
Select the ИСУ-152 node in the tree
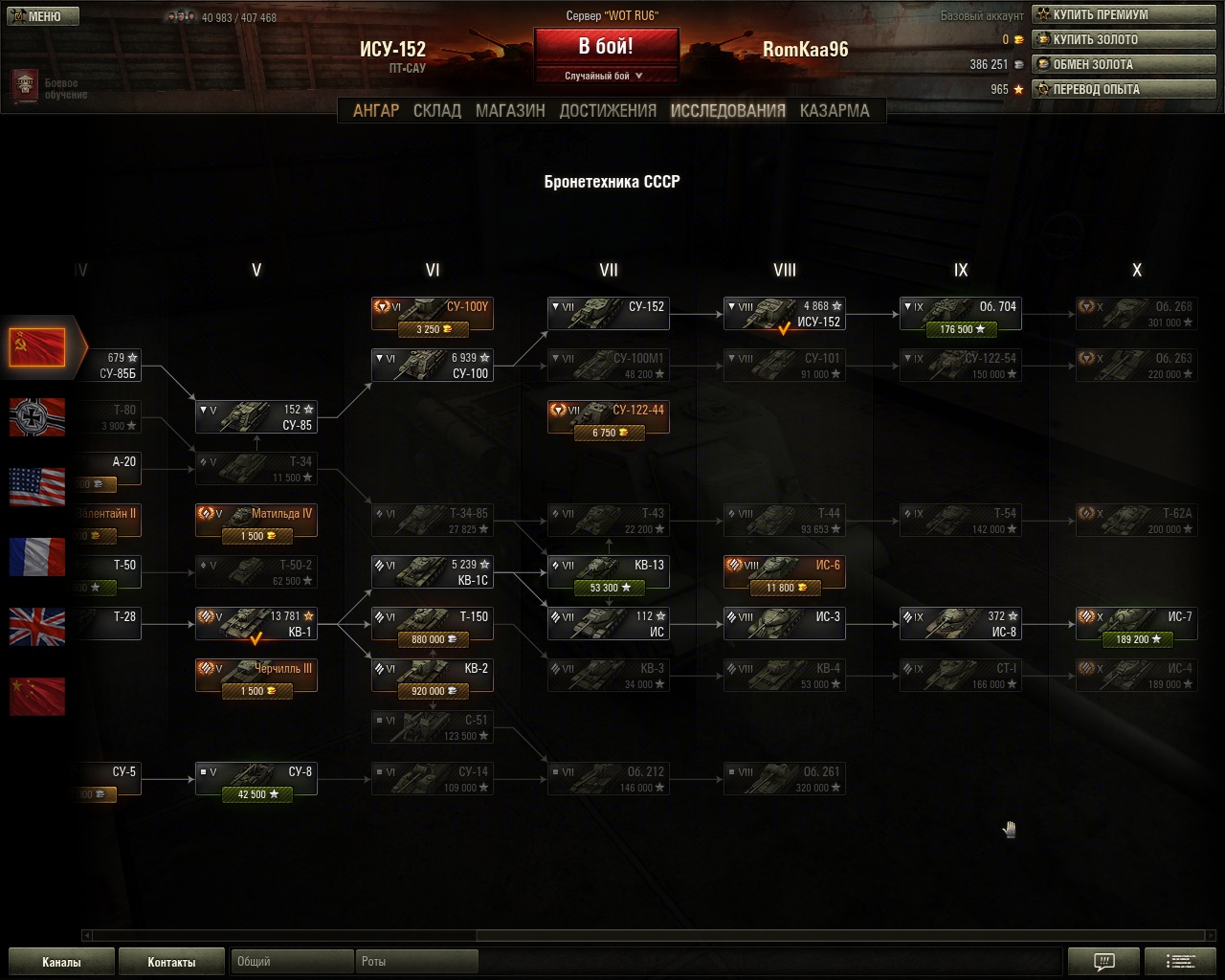point(785,314)
